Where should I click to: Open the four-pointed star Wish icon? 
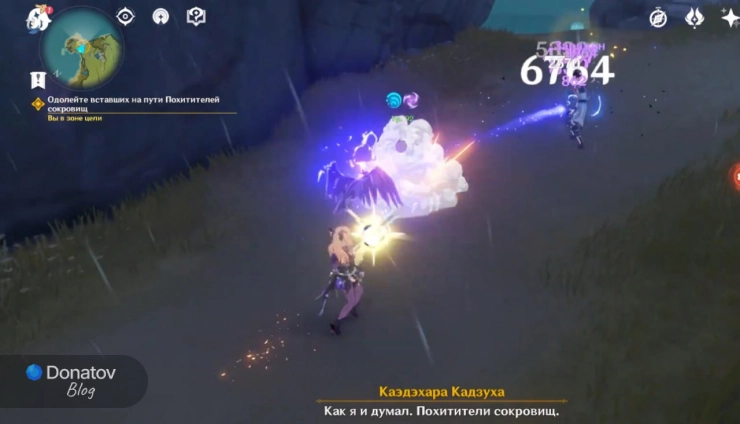click(x=729, y=17)
